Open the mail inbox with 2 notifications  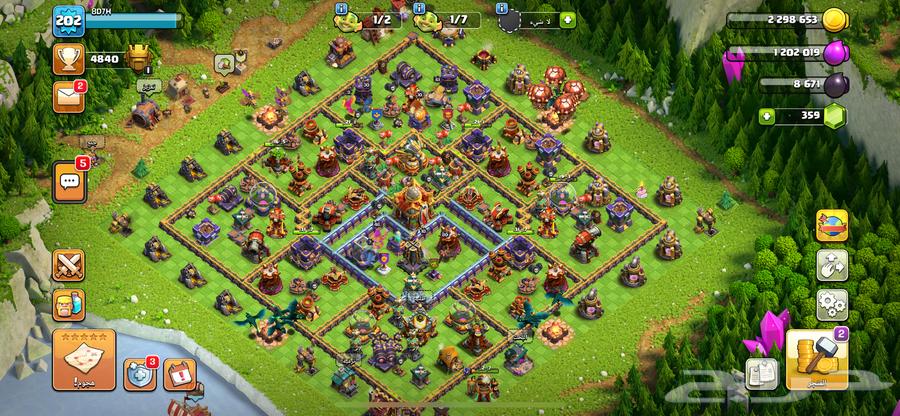69,97
